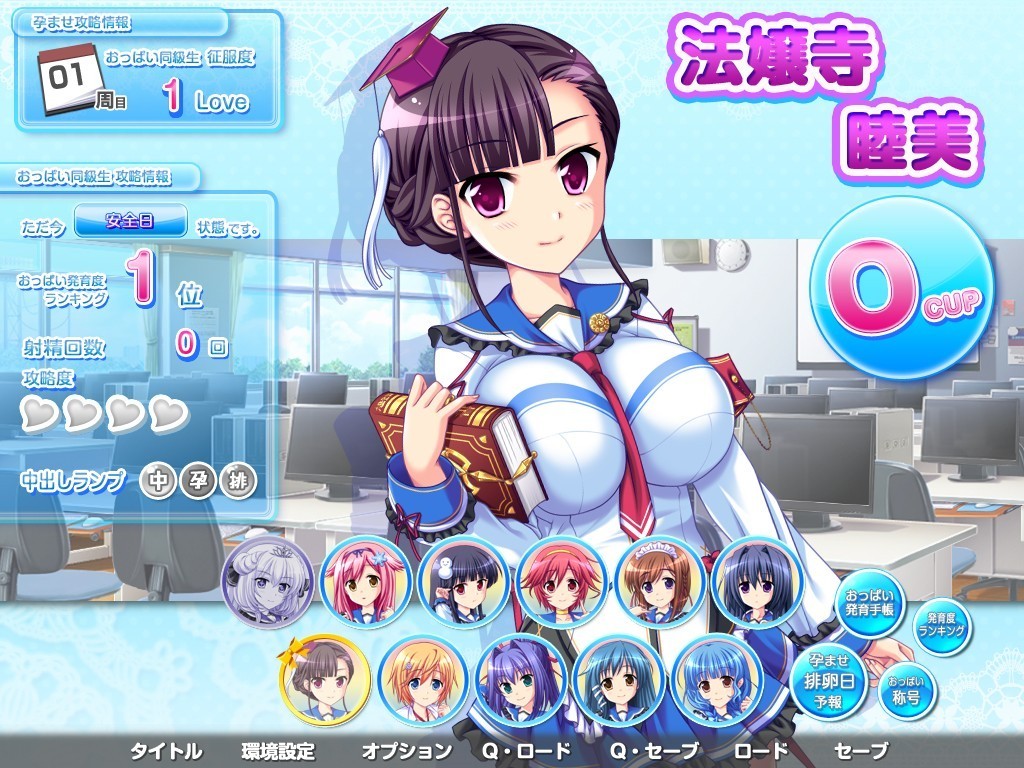The width and height of the screenshot is (1024, 768).
Task: Open the セーブ save menu
Action: click(860, 751)
